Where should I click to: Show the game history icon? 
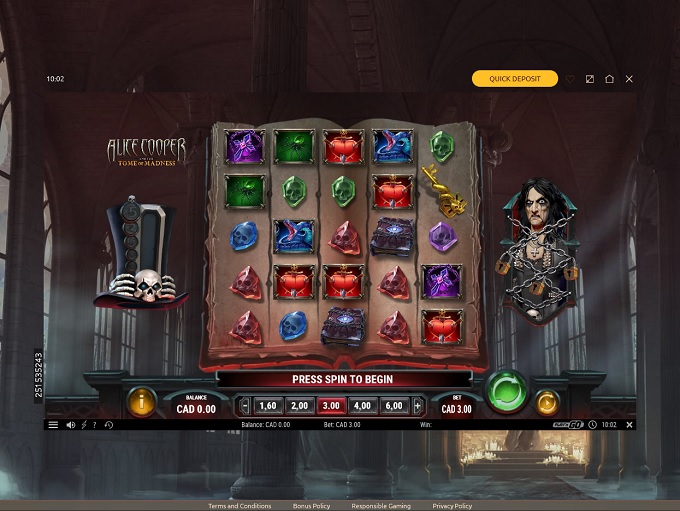pyautogui.click(x=108, y=425)
